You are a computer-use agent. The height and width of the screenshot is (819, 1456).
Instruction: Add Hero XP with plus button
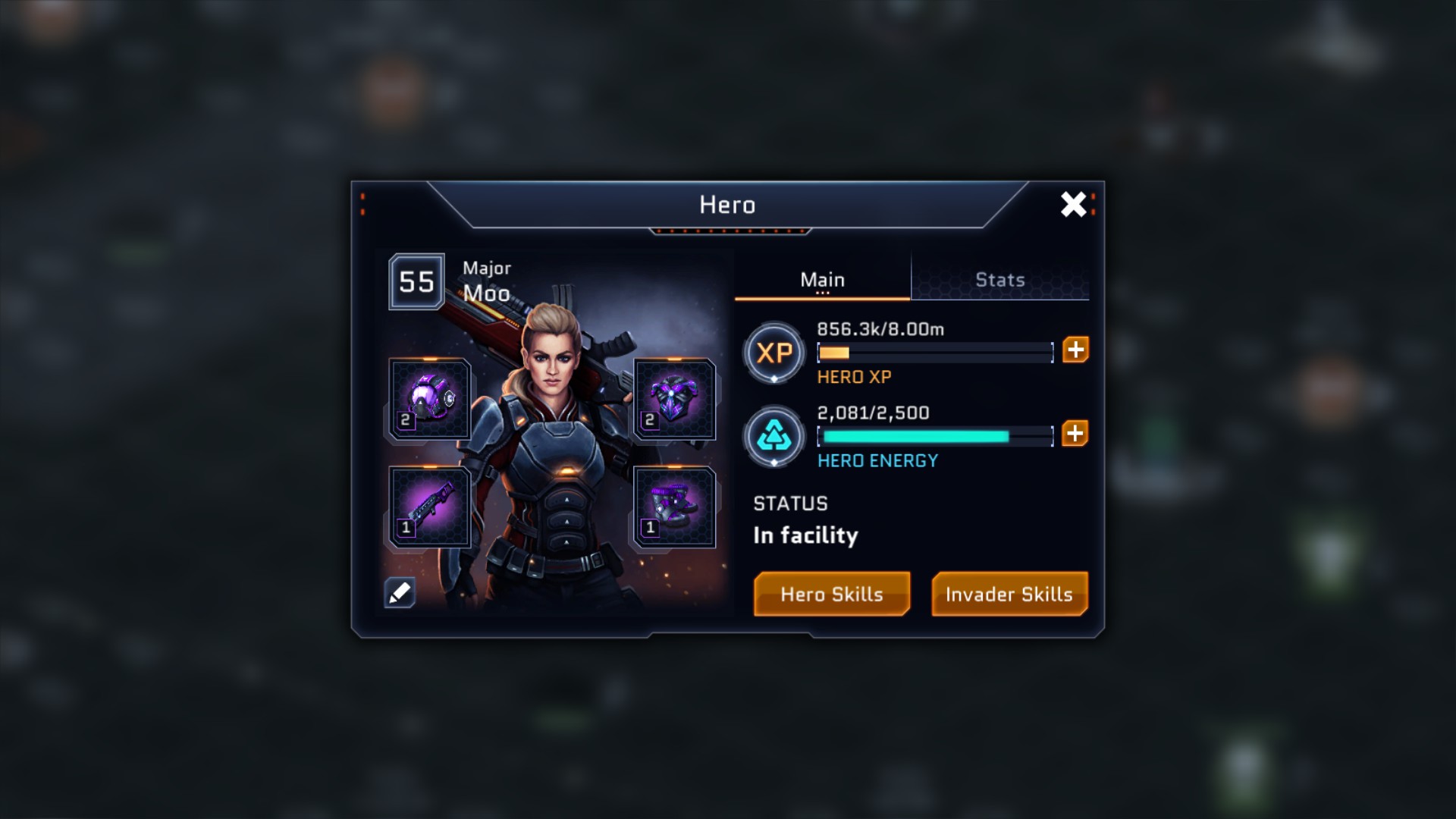coord(1075,350)
